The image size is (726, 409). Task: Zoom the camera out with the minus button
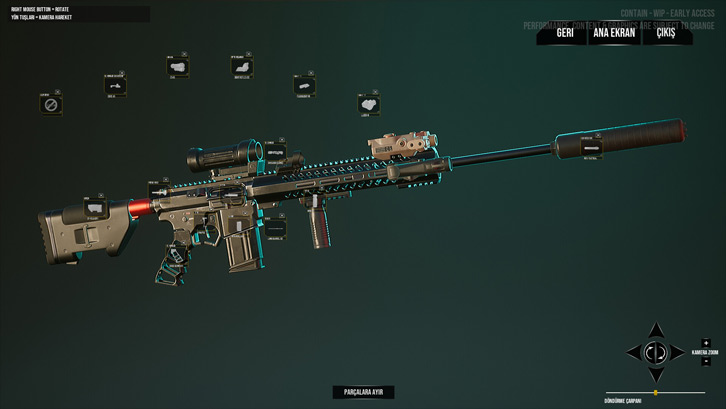(706, 362)
